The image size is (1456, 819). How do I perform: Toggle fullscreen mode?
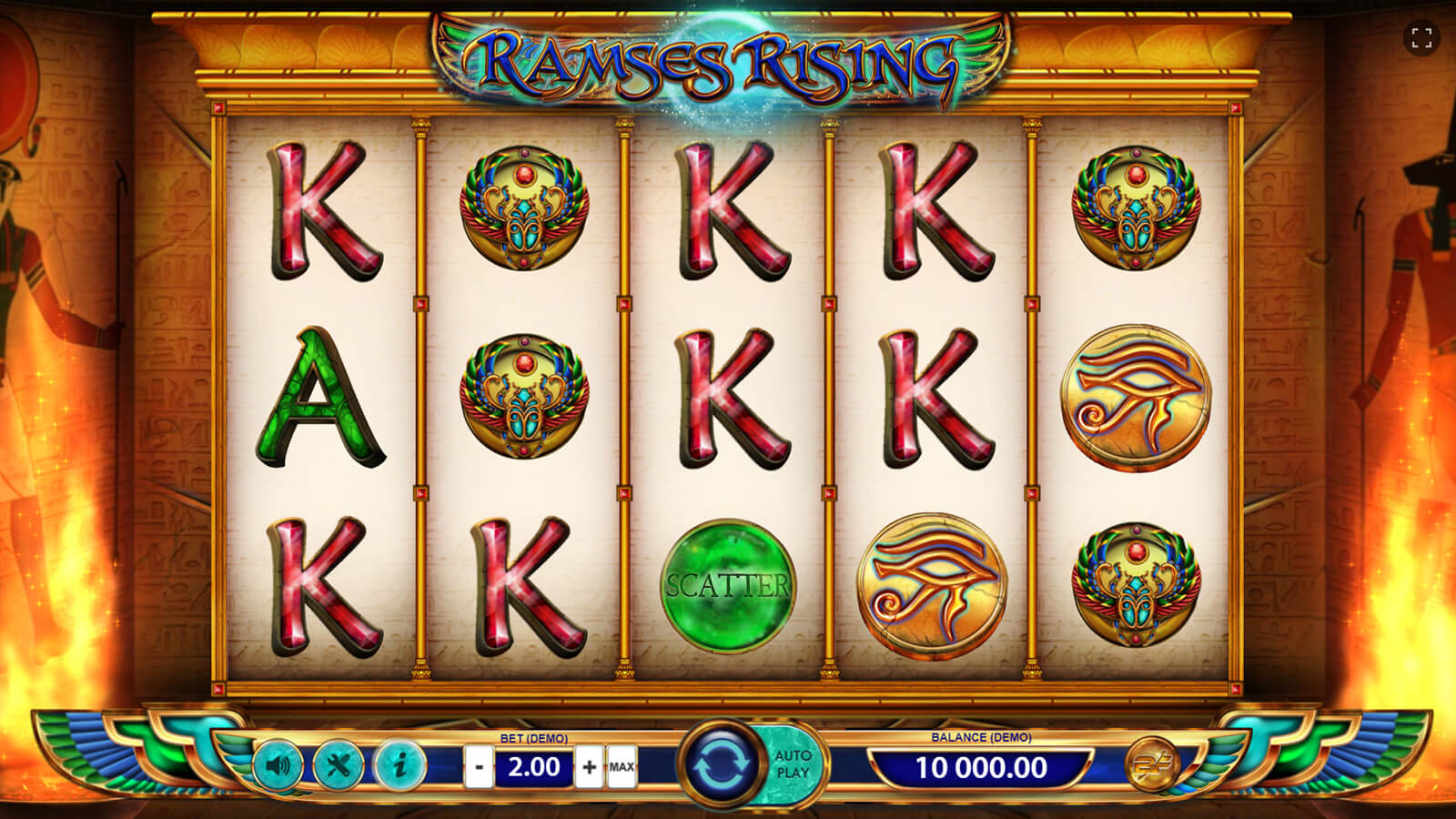pos(1421,37)
